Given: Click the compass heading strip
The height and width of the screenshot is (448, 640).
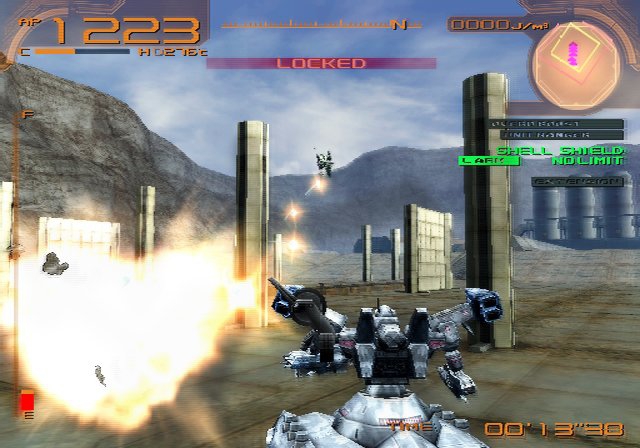Looking at the screenshot, I should coord(321,23).
